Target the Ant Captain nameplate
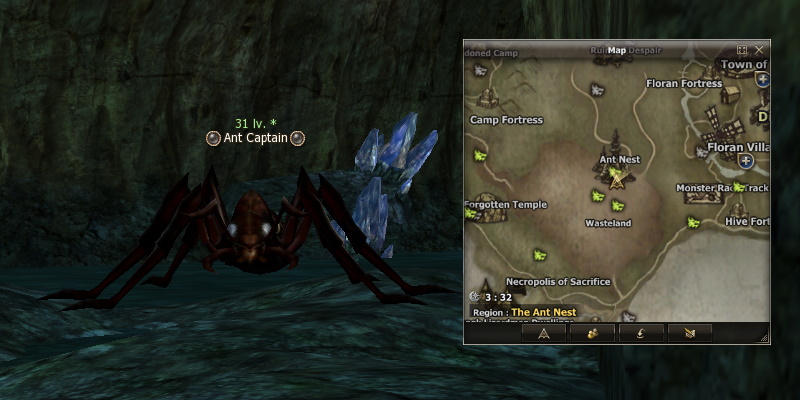800x400 pixels. tap(255, 138)
